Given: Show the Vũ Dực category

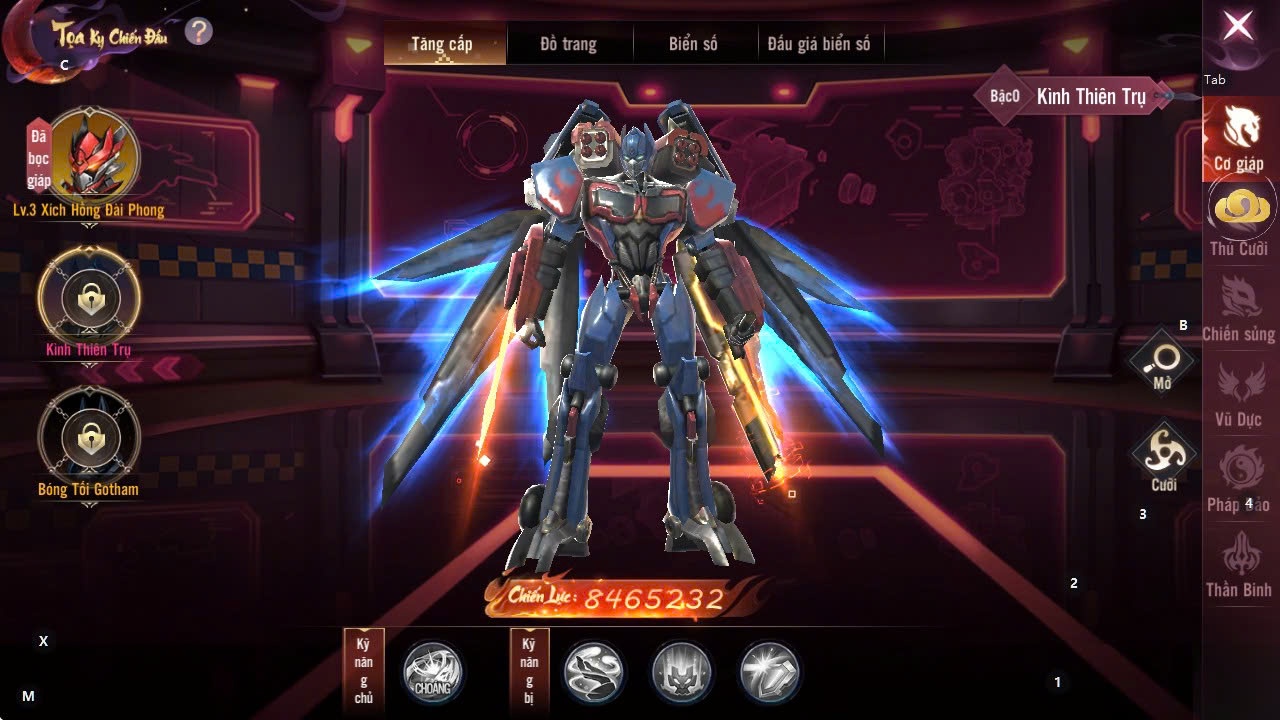Looking at the screenshot, I should pyautogui.click(x=1238, y=392).
